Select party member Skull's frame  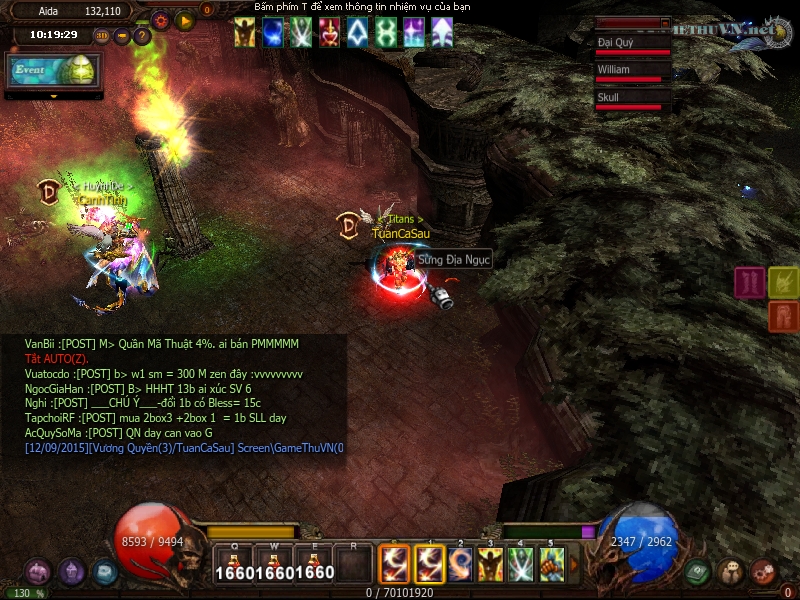[632, 101]
